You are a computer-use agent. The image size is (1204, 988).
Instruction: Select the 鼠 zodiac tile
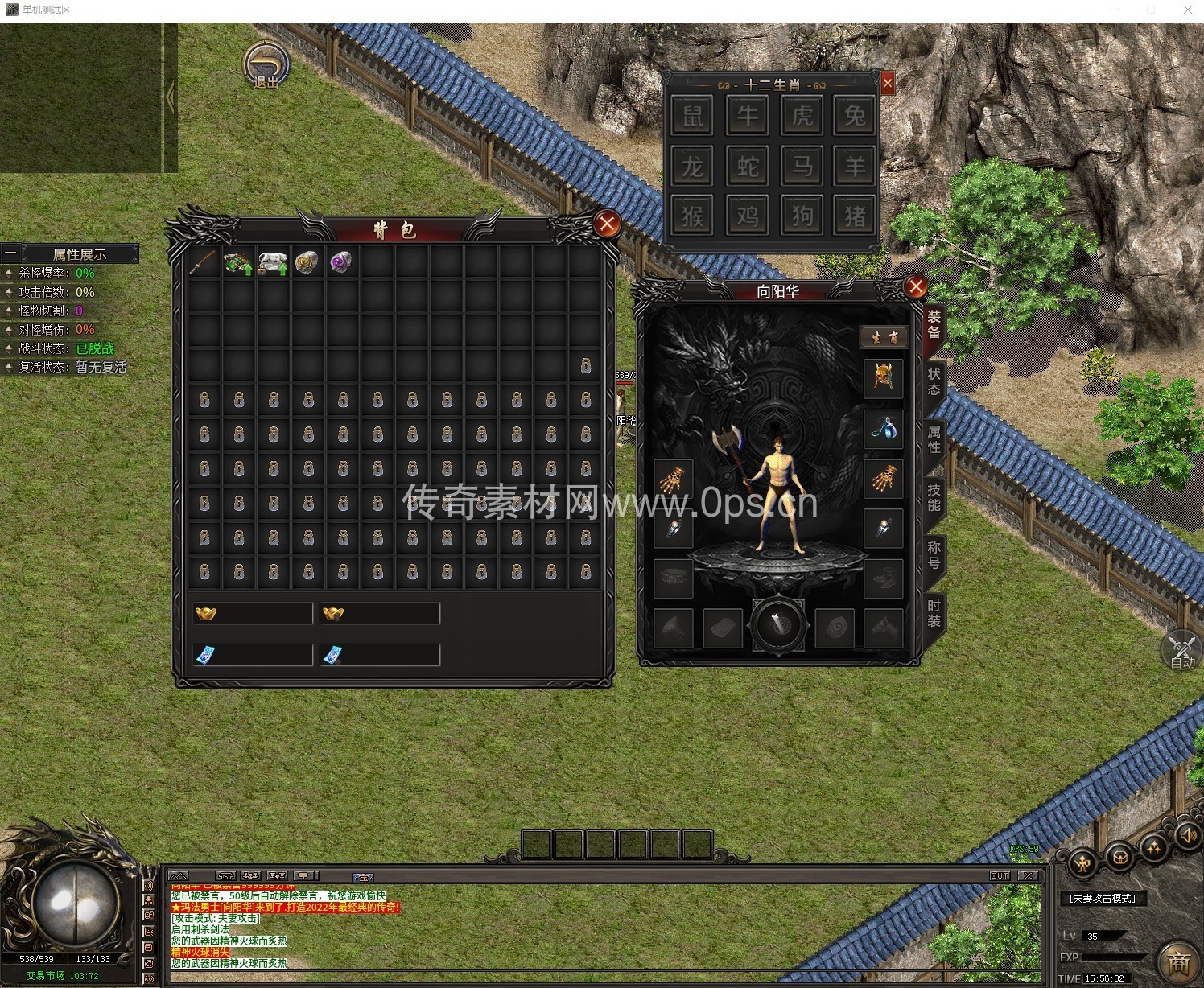point(692,116)
